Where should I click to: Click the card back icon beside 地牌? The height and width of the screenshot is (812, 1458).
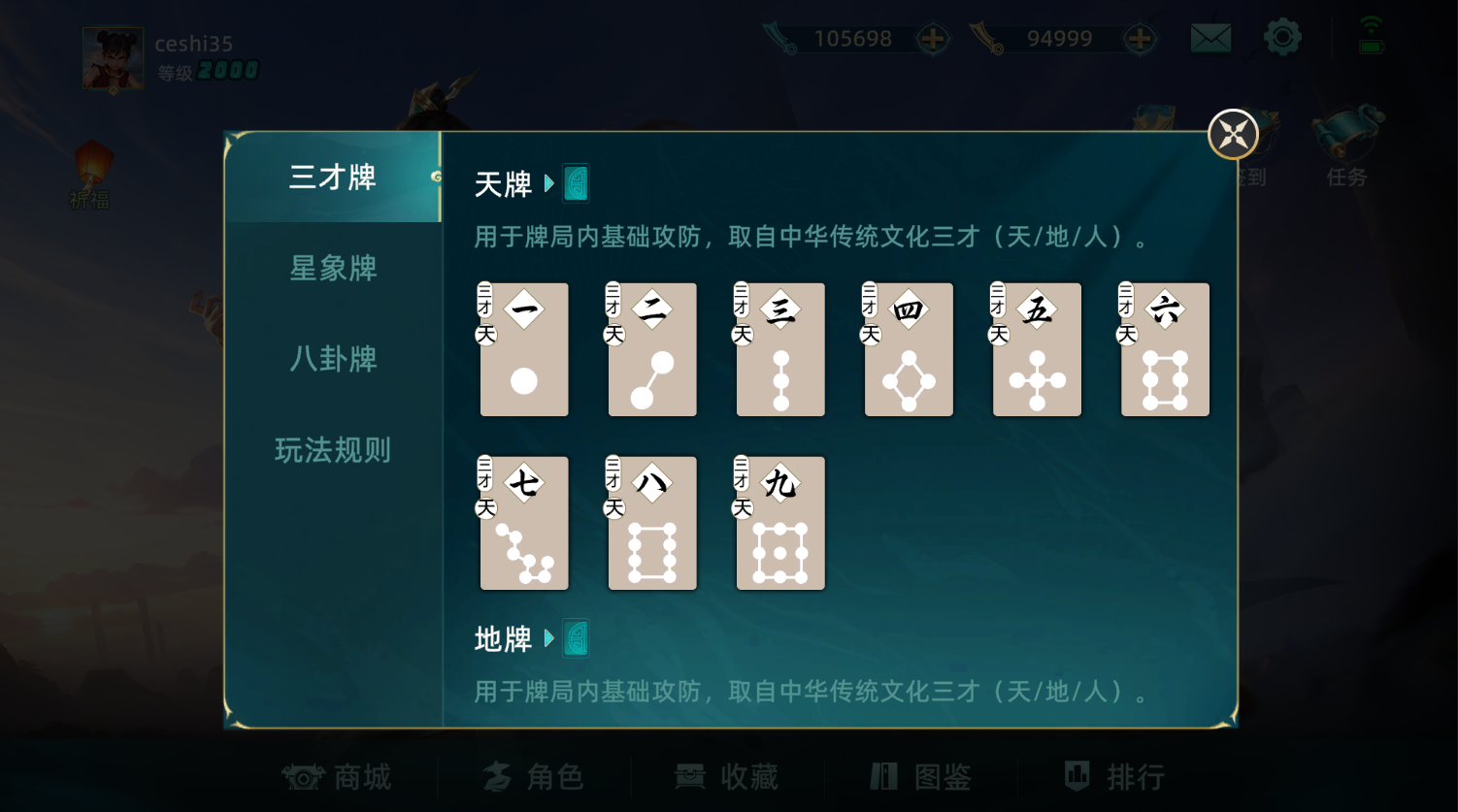[x=576, y=638]
